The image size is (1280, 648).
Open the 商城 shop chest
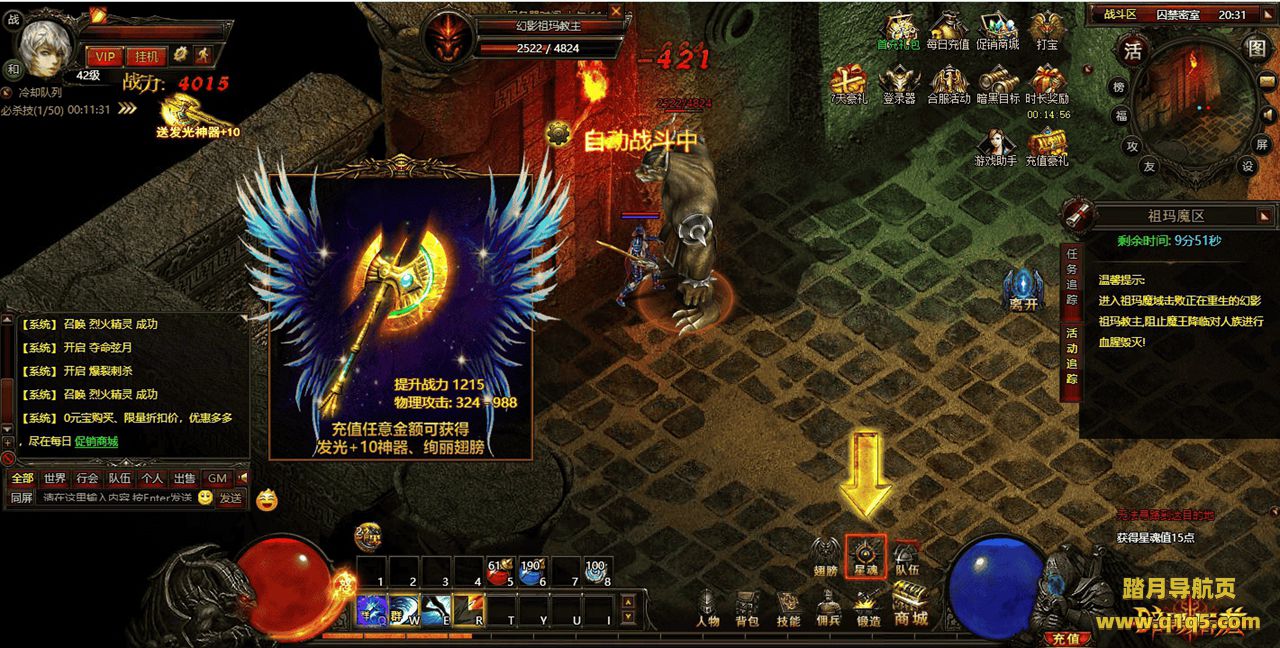pos(910,603)
